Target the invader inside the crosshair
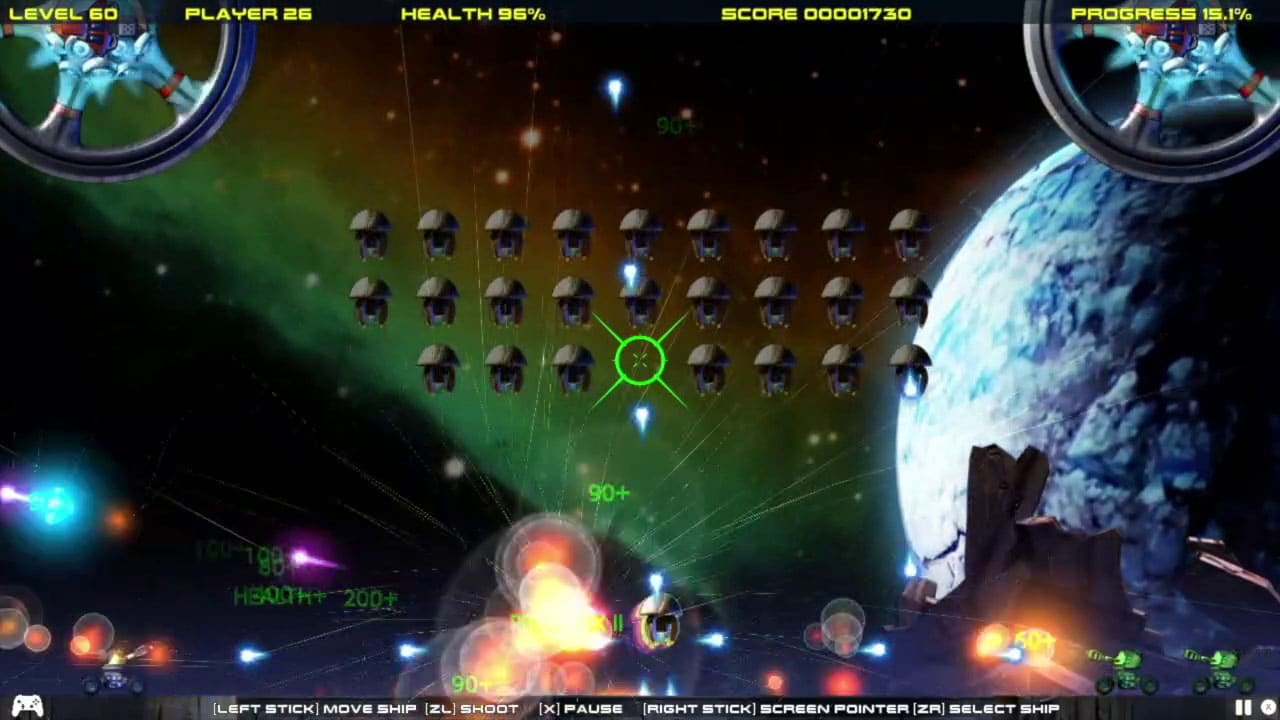This screenshot has width=1280, height=720. tap(640, 362)
